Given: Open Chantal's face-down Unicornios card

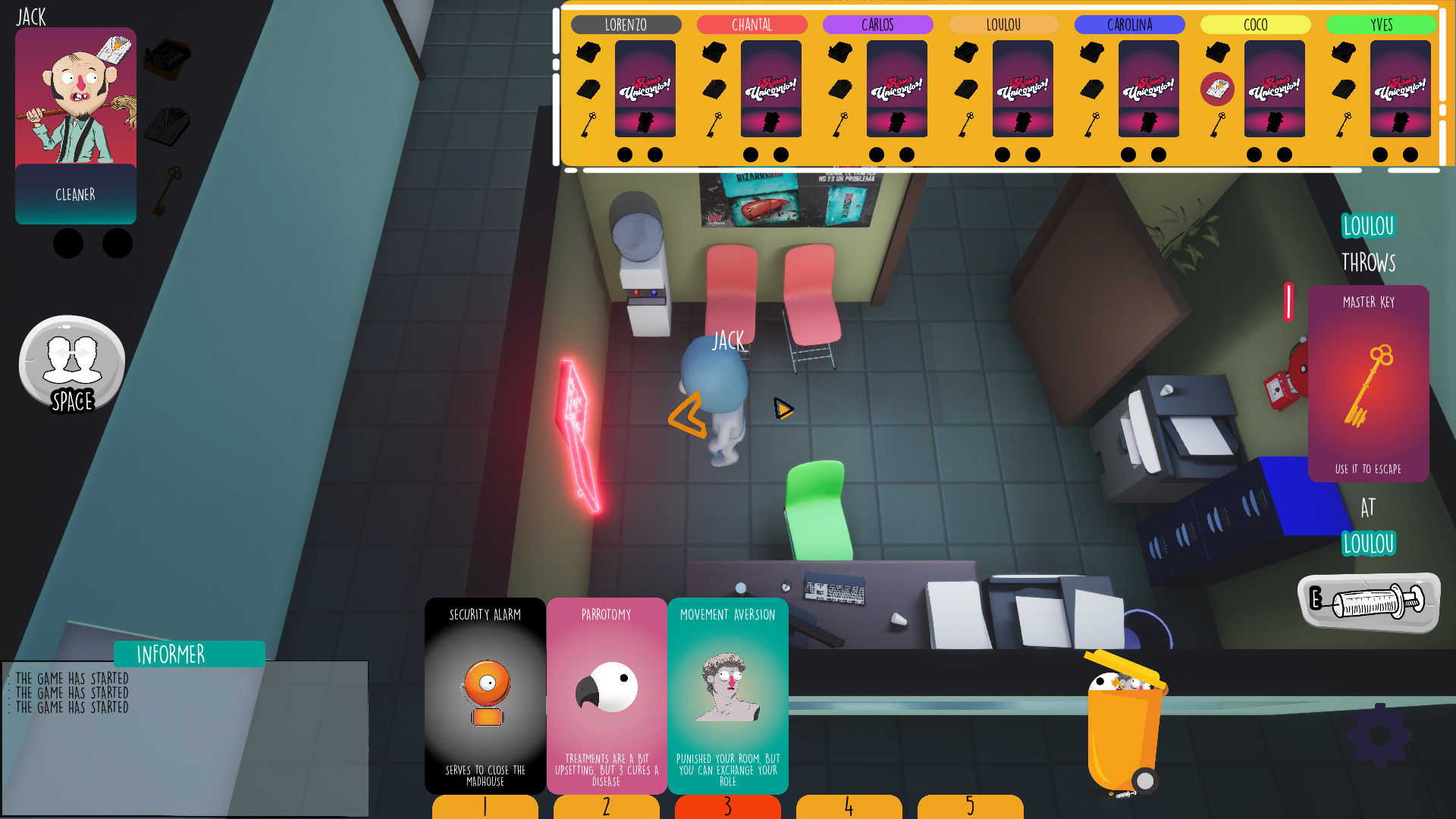Looking at the screenshot, I should 771,89.
